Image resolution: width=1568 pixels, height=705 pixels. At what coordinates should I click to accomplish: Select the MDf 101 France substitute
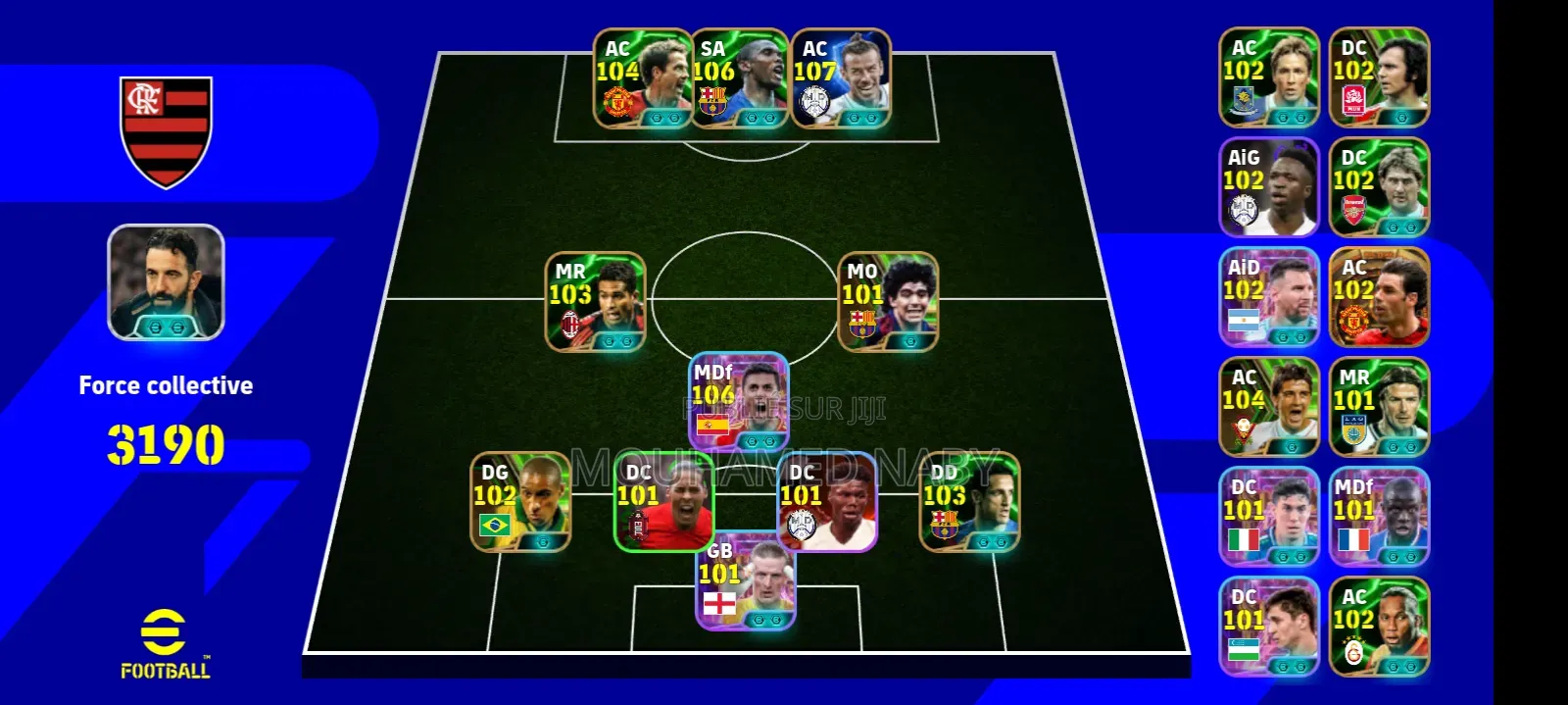tap(1379, 517)
